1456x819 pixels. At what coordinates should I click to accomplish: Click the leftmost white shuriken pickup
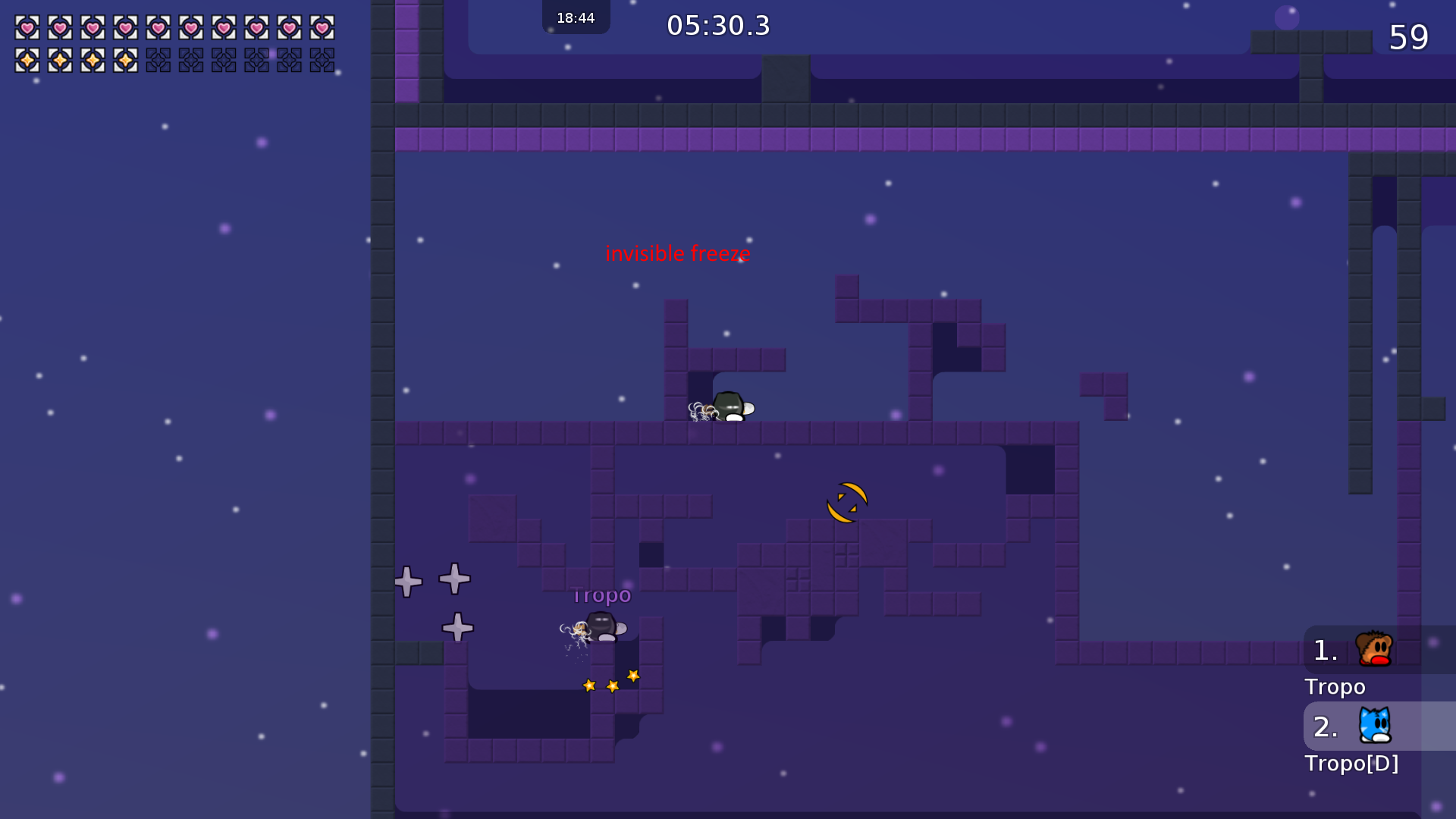(x=407, y=580)
